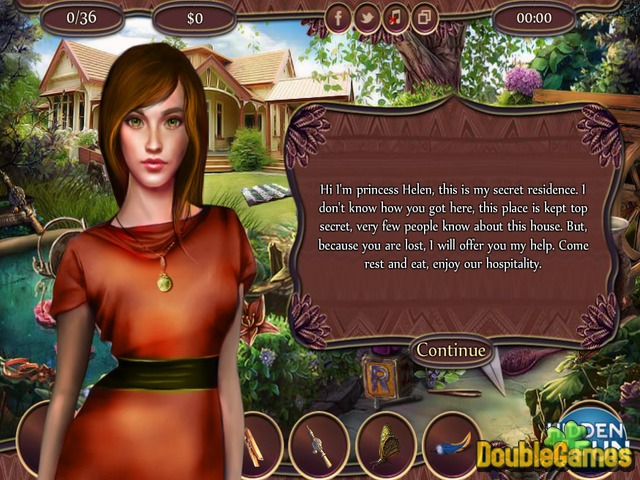The height and width of the screenshot is (480, 640).
Task: Select the blue feather item slot
Action: (x=451, y=443)
